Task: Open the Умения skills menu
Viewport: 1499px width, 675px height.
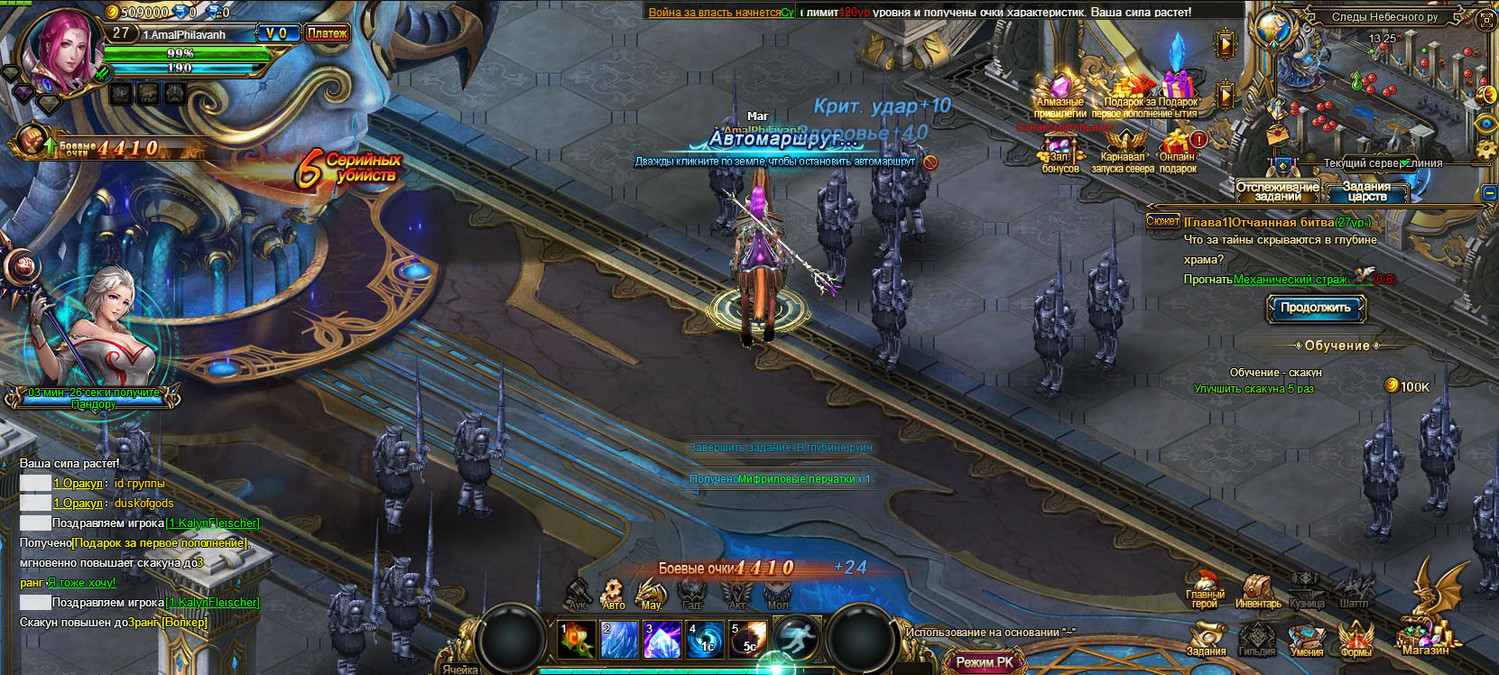Action: click(x=1306, y=638)
